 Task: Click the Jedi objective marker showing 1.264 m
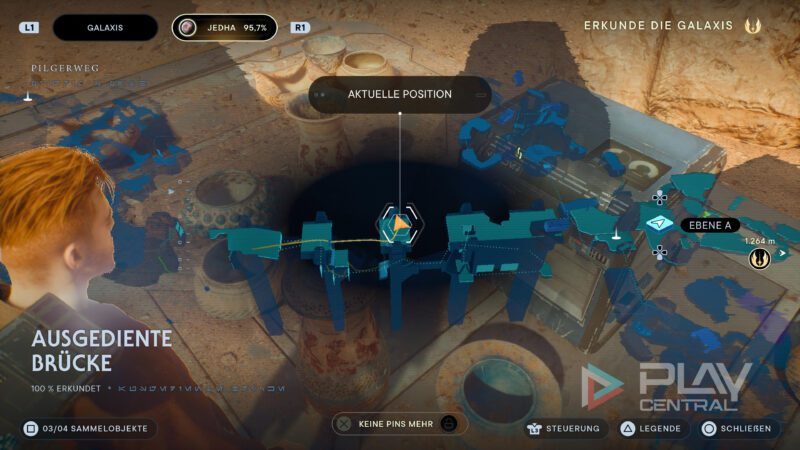[760, 258]
